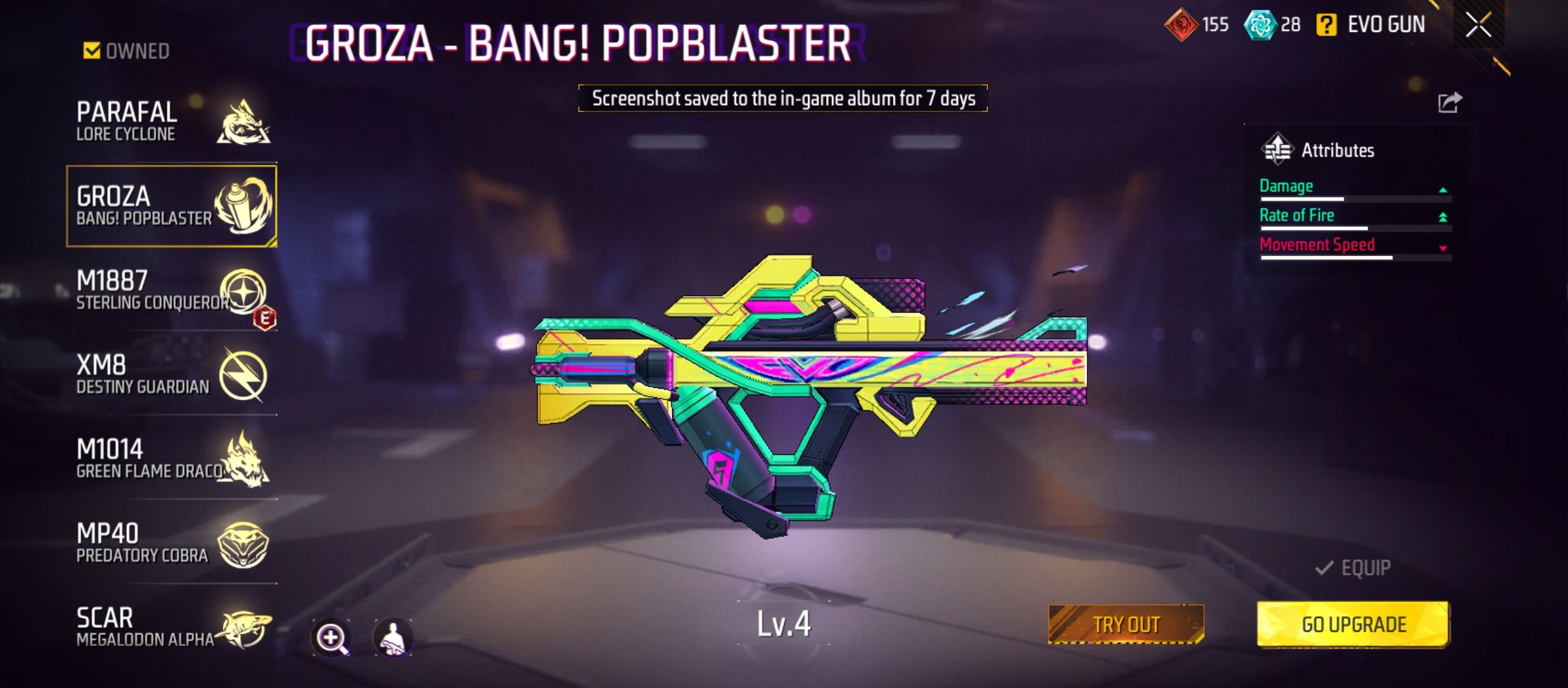The image size is (1568, 688).
Task: Show the character preview with weapon
Action: coord(393,637)
